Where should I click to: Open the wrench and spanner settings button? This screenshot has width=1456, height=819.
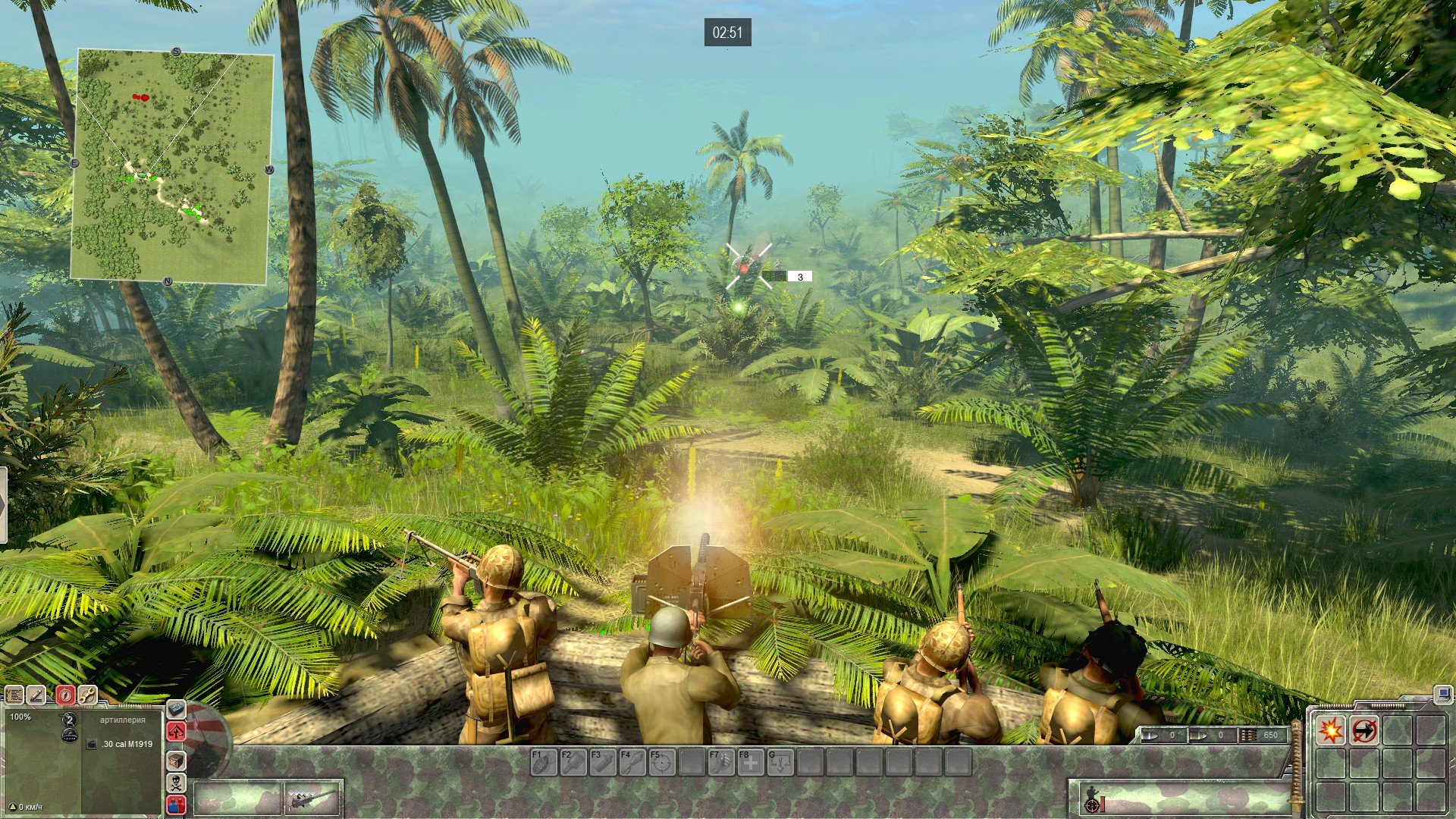click(x=87, y=695)
